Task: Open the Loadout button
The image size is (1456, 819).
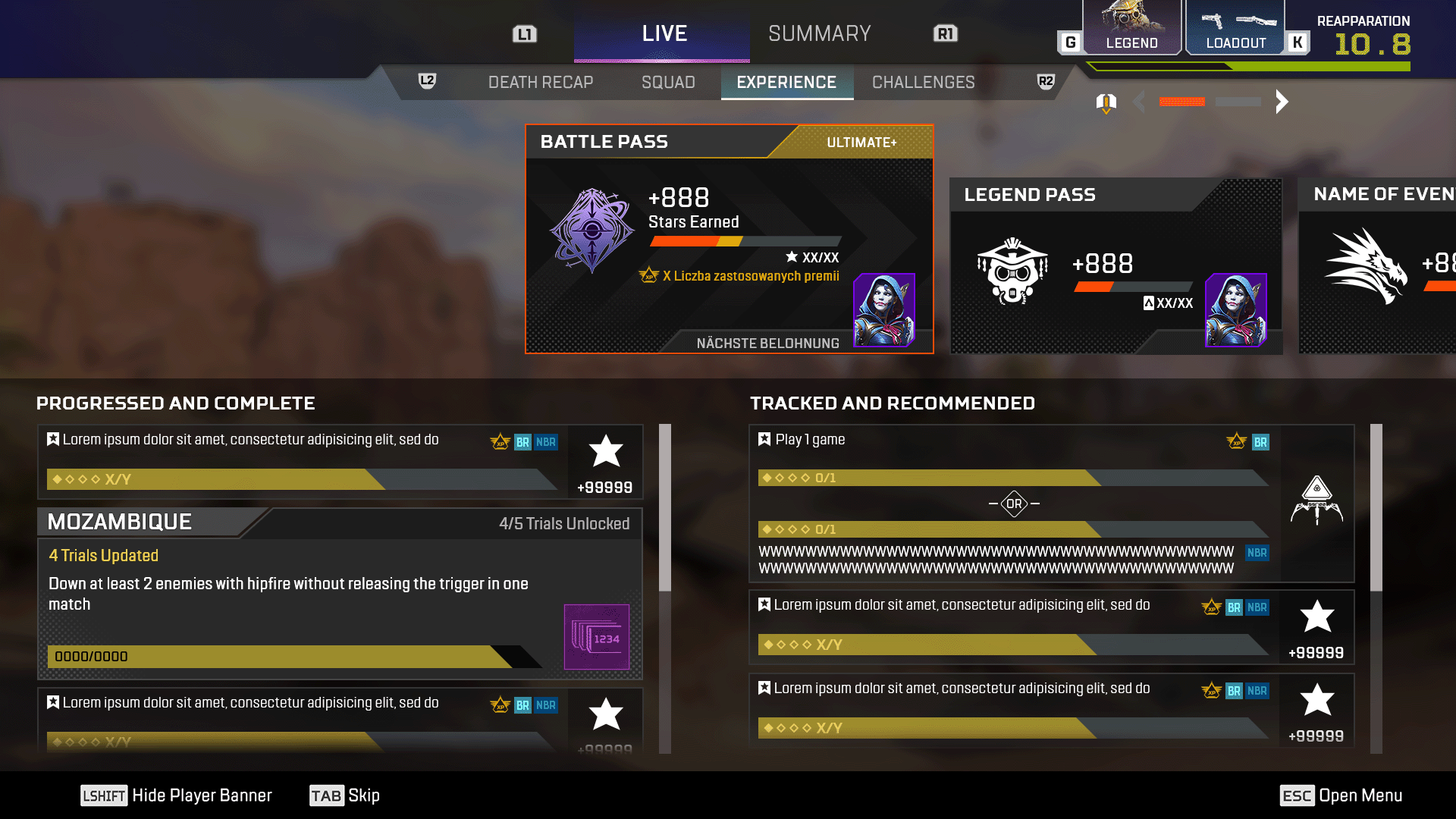Action: 1235,29
